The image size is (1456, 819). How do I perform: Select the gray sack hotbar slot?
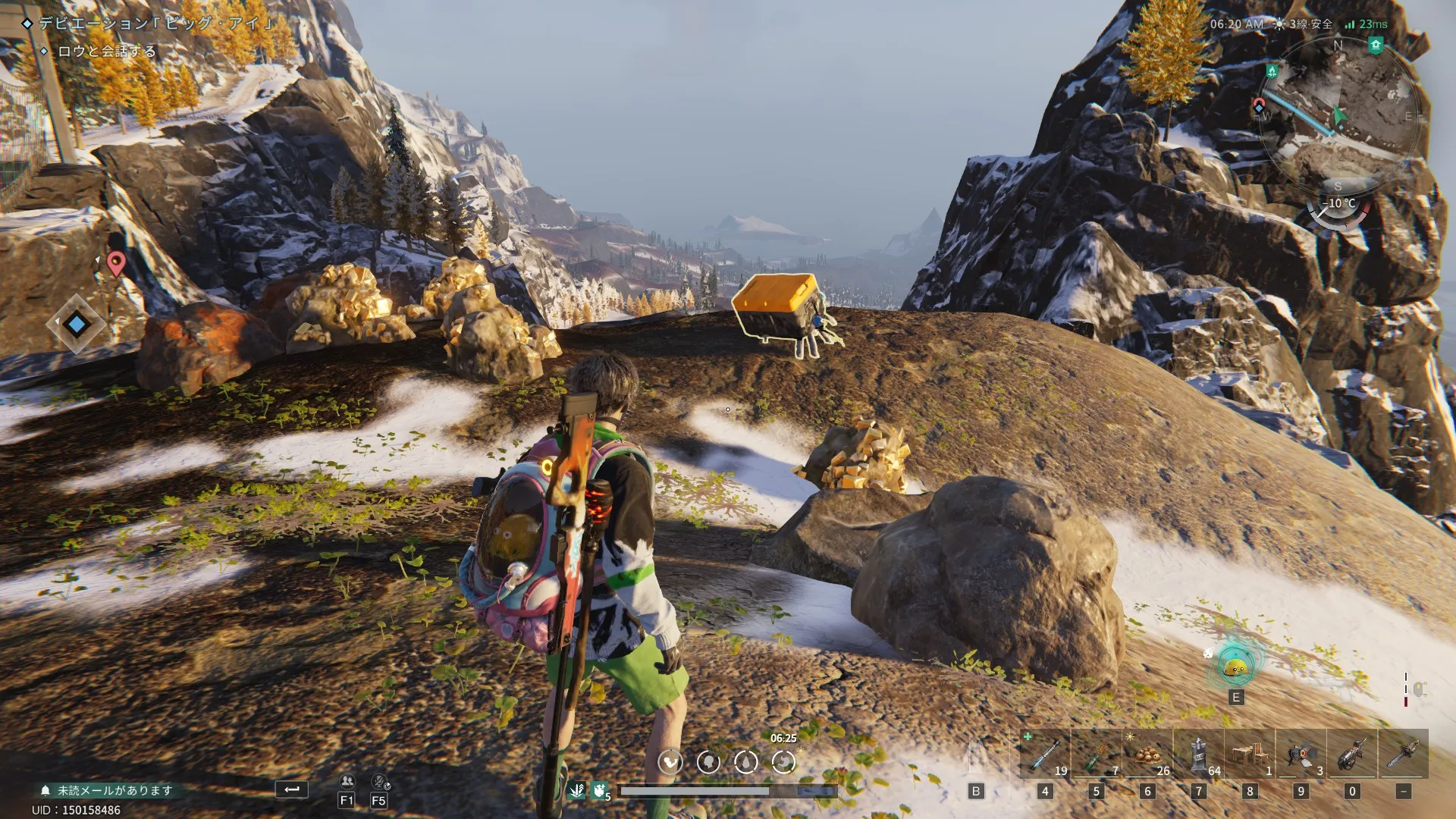1199,754
